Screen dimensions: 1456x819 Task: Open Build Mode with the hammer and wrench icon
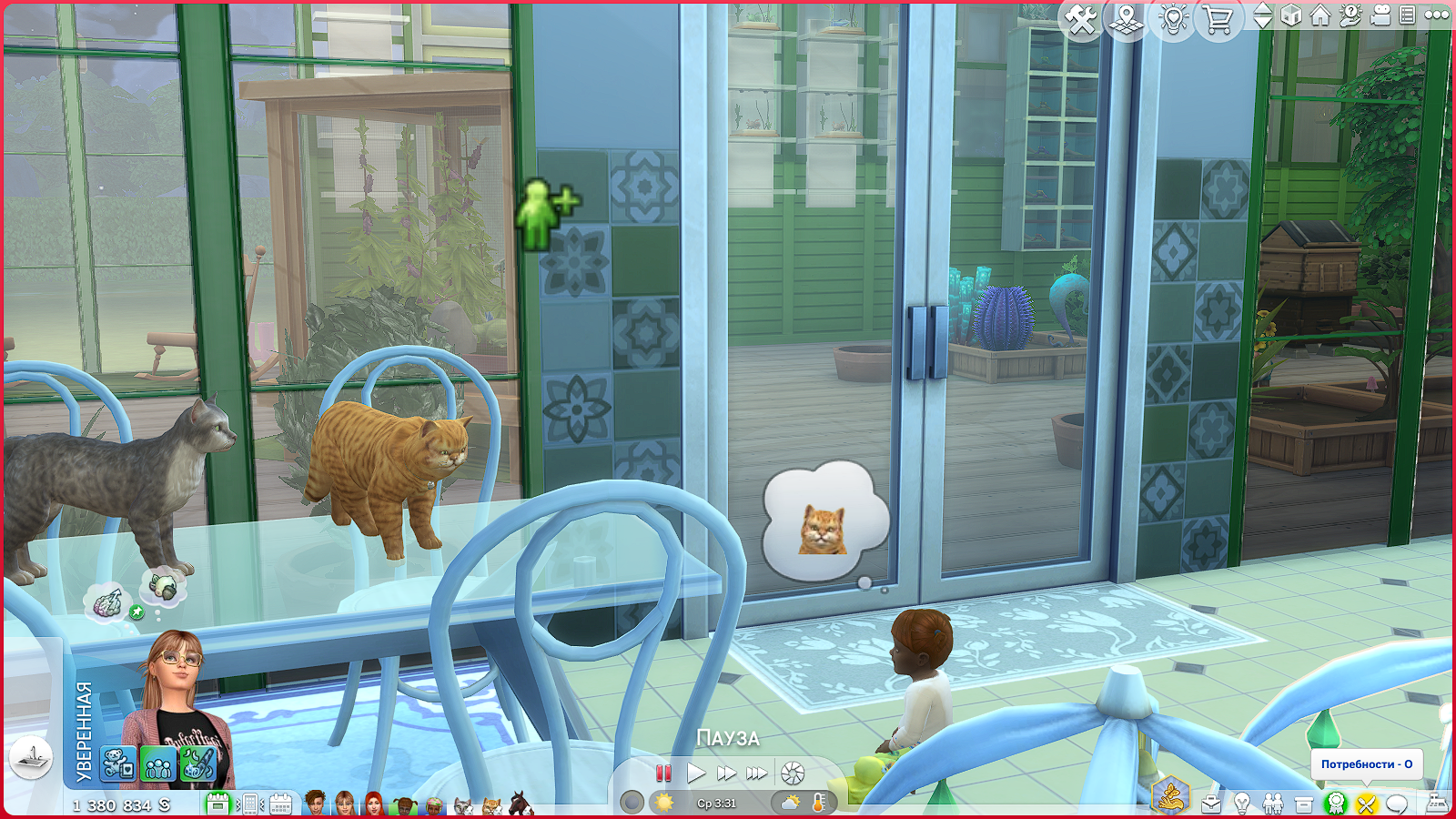click(x=1081, y=19)
